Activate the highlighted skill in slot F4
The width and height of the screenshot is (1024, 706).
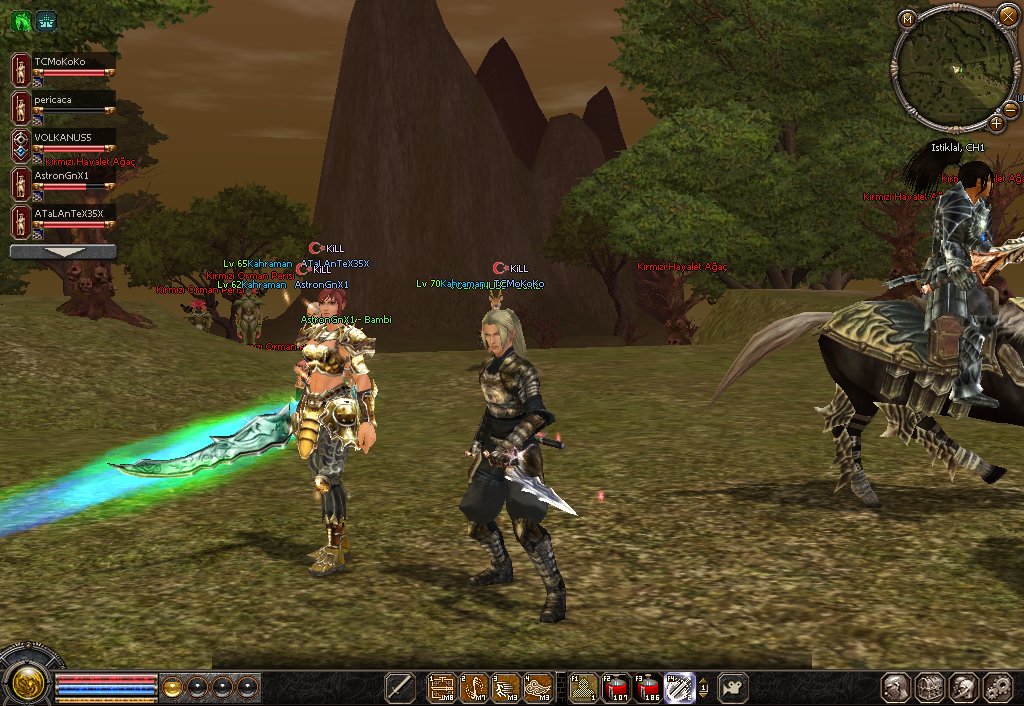click(x=680, y=688)
